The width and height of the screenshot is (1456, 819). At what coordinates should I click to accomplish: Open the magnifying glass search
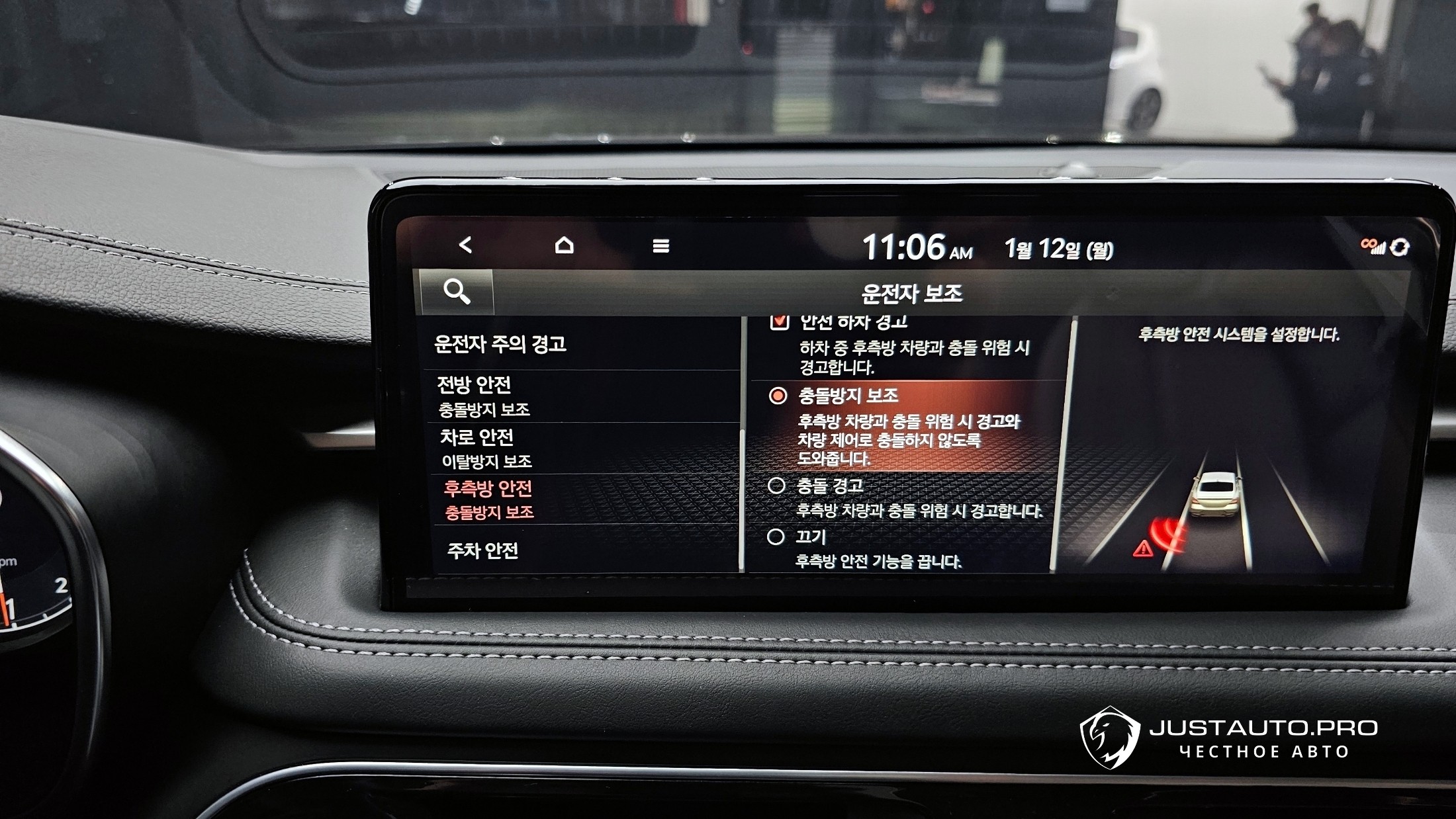pyautogui.click(x=457, y=291)
